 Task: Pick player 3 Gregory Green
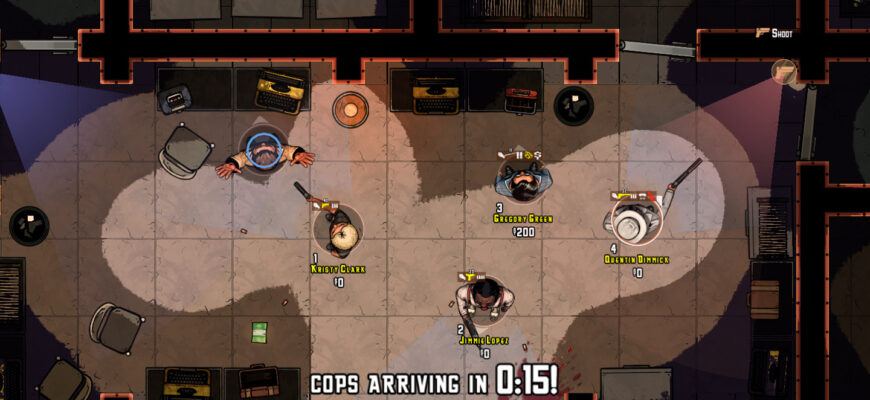pos(523,178)
